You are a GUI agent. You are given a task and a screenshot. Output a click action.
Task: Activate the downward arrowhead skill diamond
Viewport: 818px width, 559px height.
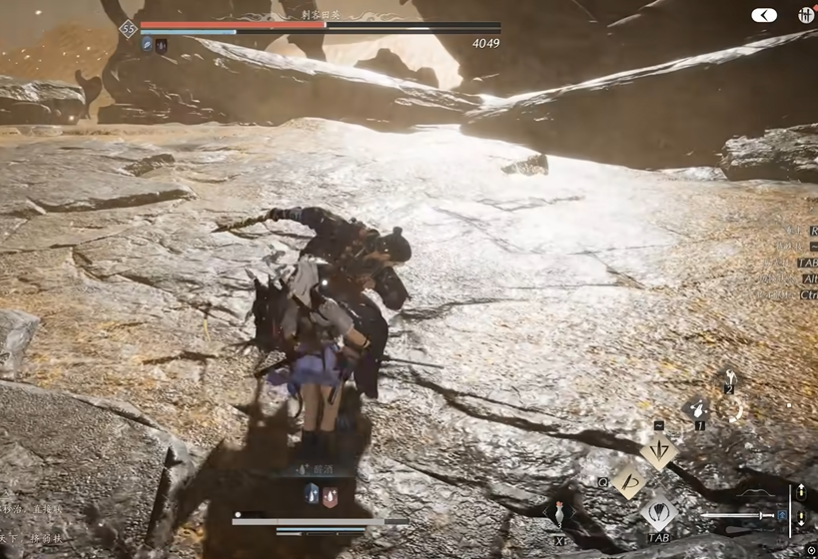coord(659,450)
